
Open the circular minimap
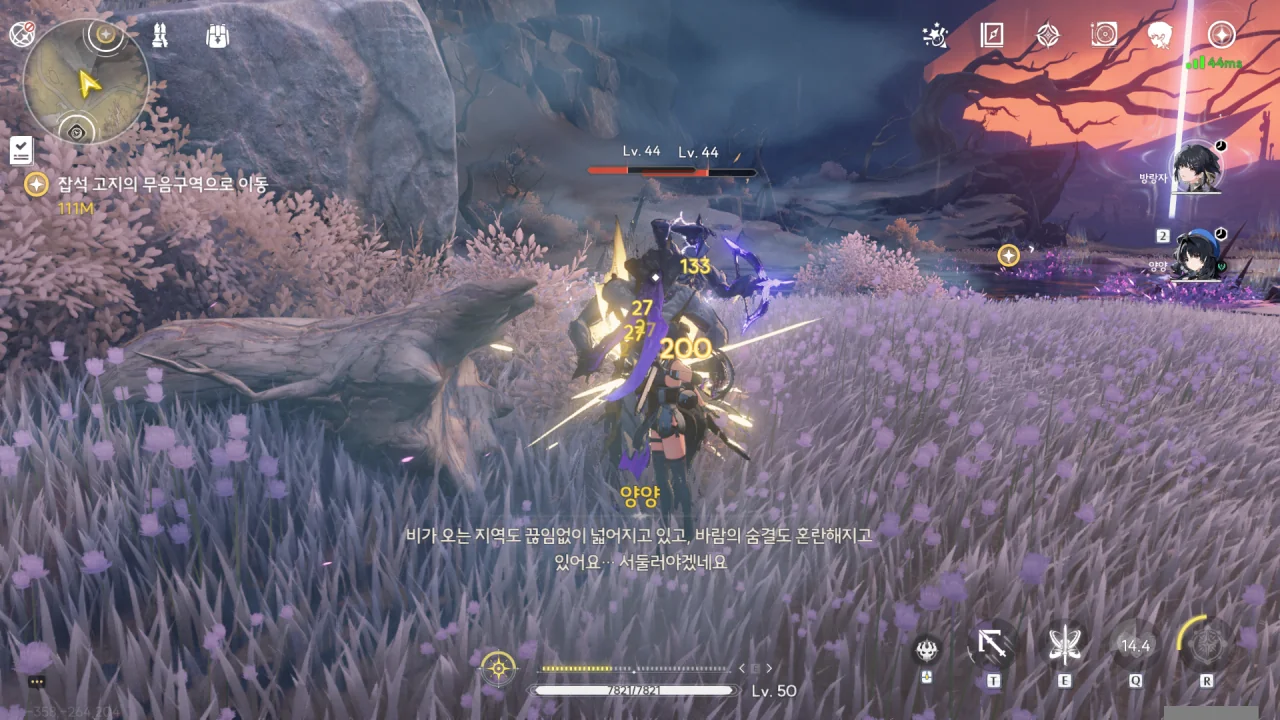click(86, 82)
